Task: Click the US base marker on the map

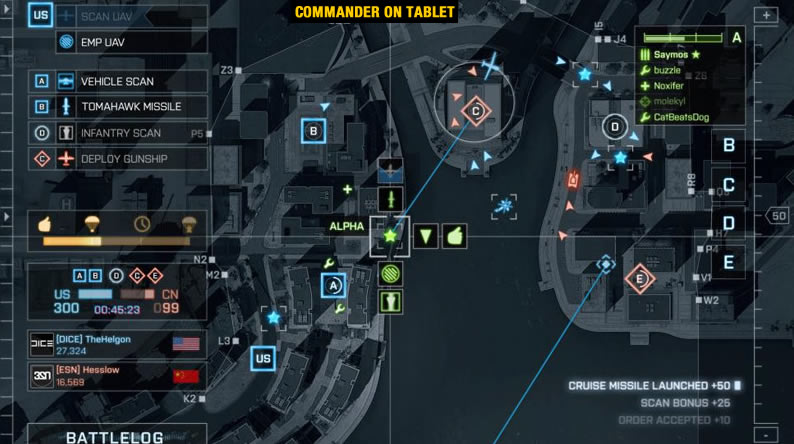Action: (x=264, y=358)
